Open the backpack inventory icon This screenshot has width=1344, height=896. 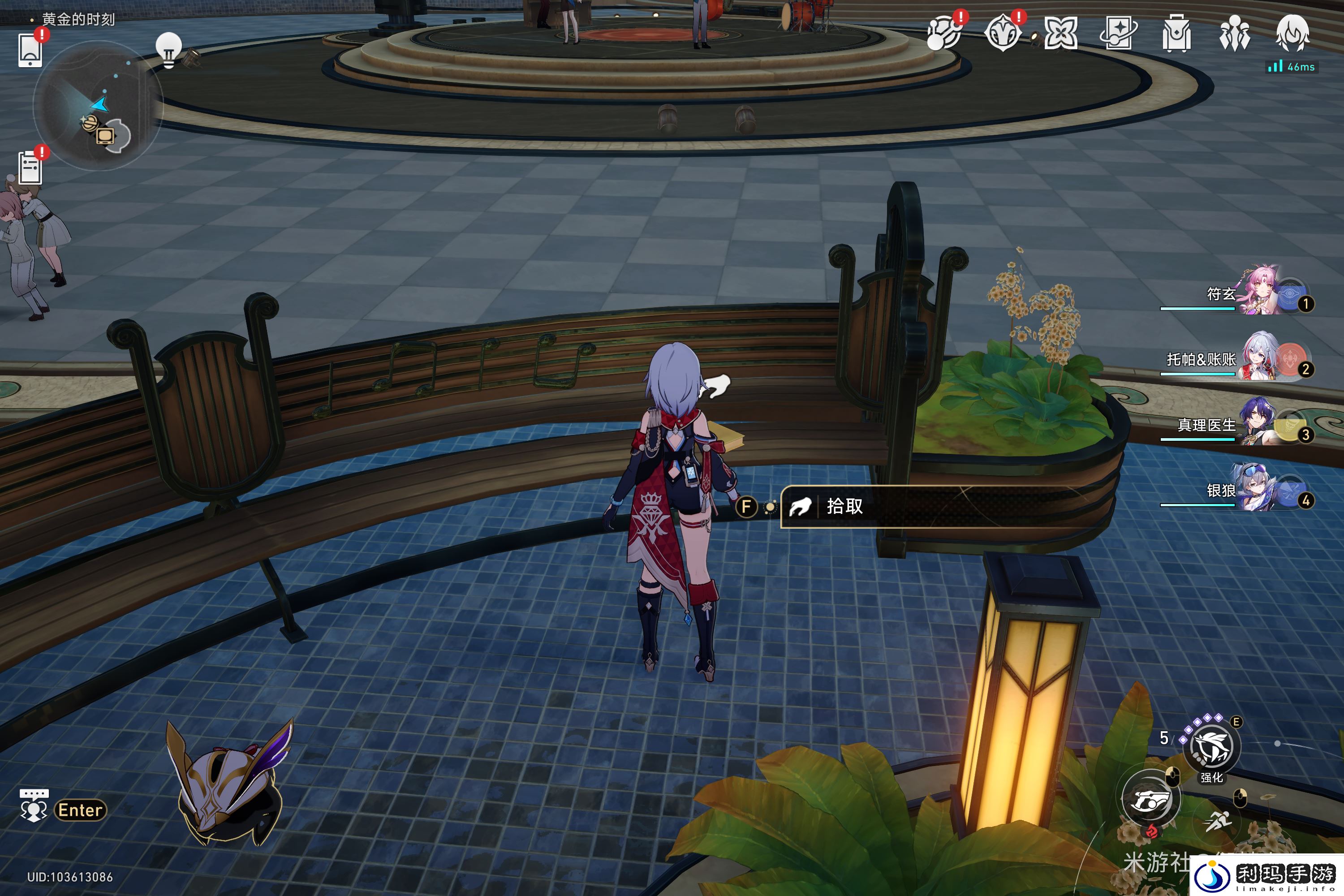tap(1176, 33)
